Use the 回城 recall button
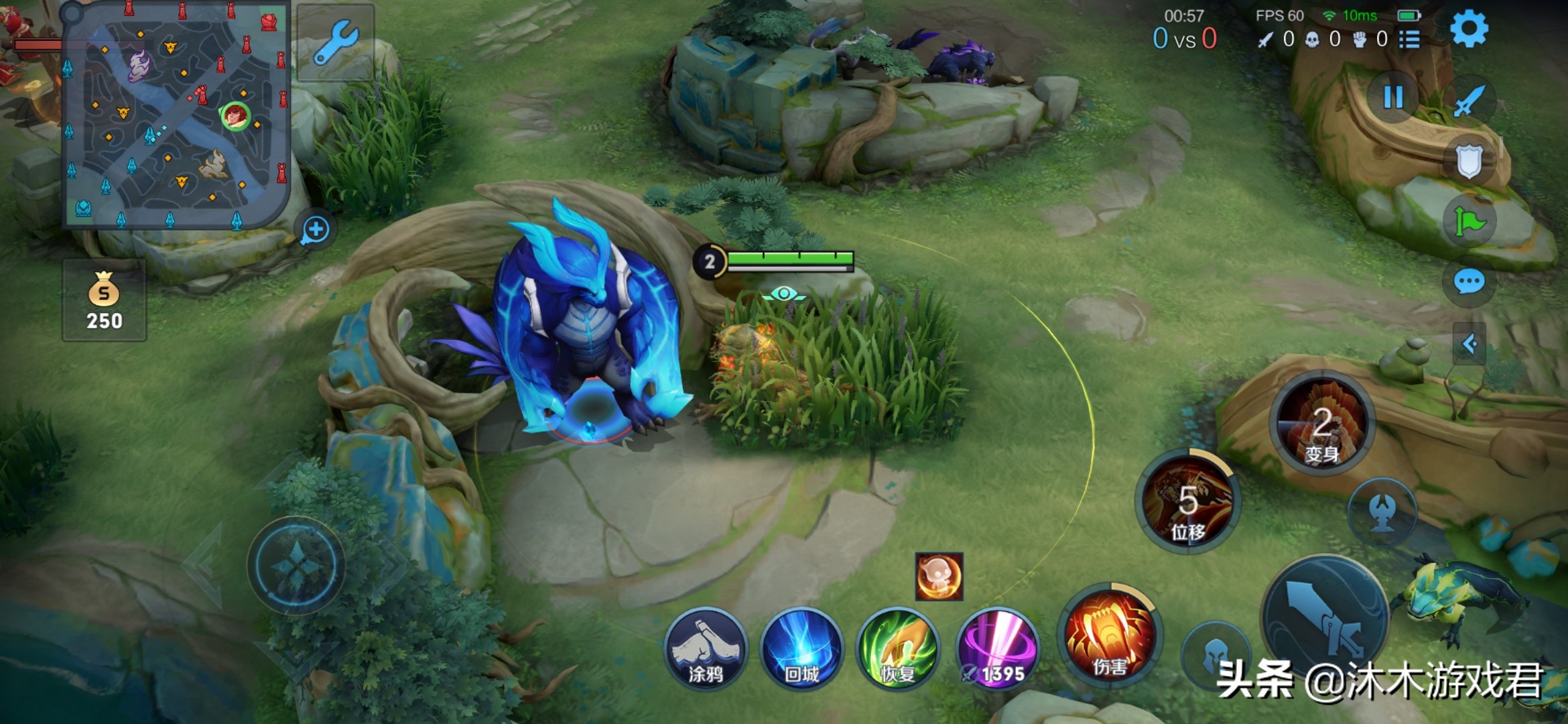 [x=801, y=649]
